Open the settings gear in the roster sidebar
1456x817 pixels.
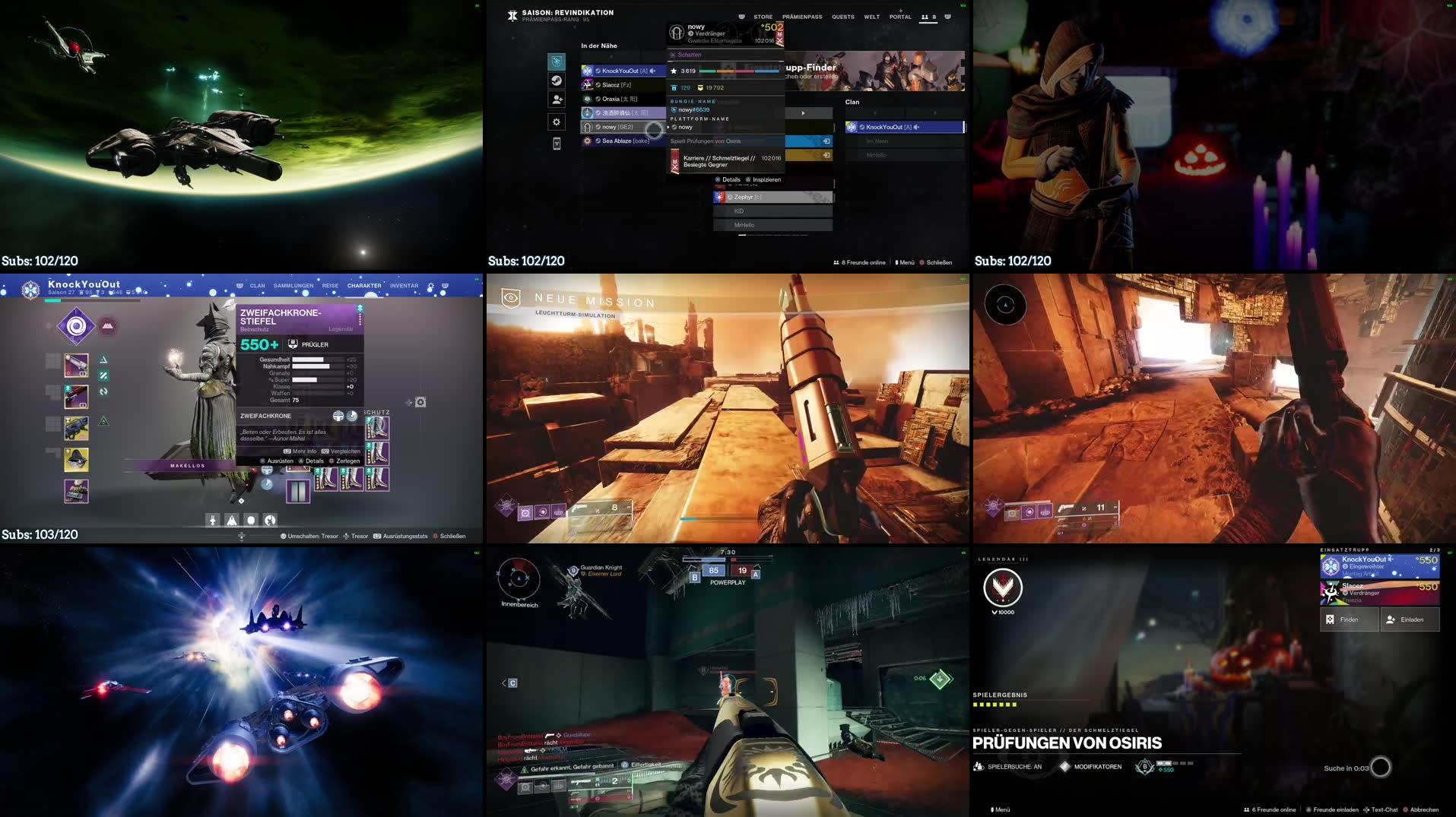556,122
